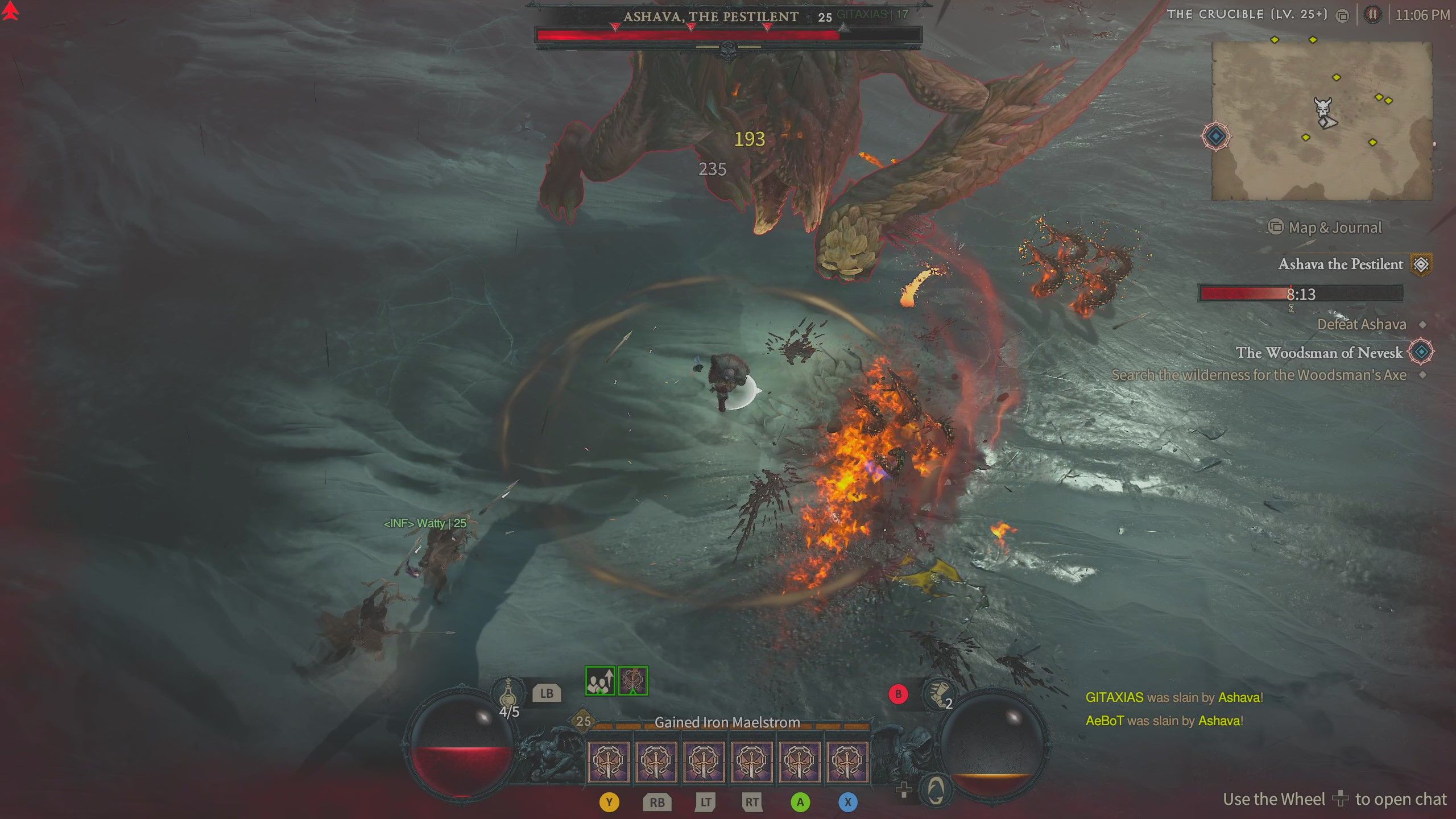Click the red arrow indicator top left
The height and width of the screenshot is (819, 1456).
pyautogui.click(x=10, y=11)
